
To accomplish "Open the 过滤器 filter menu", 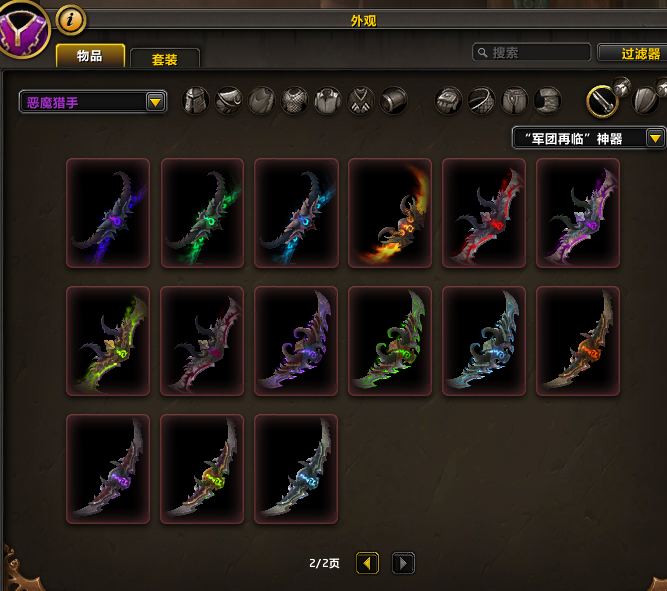I will tap(632, 53).
